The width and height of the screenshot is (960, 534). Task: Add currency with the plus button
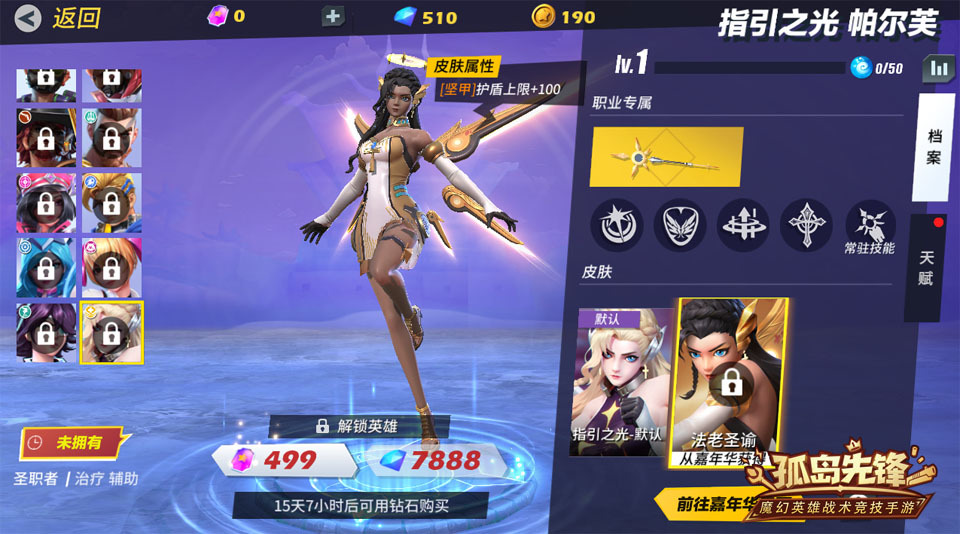332,16
